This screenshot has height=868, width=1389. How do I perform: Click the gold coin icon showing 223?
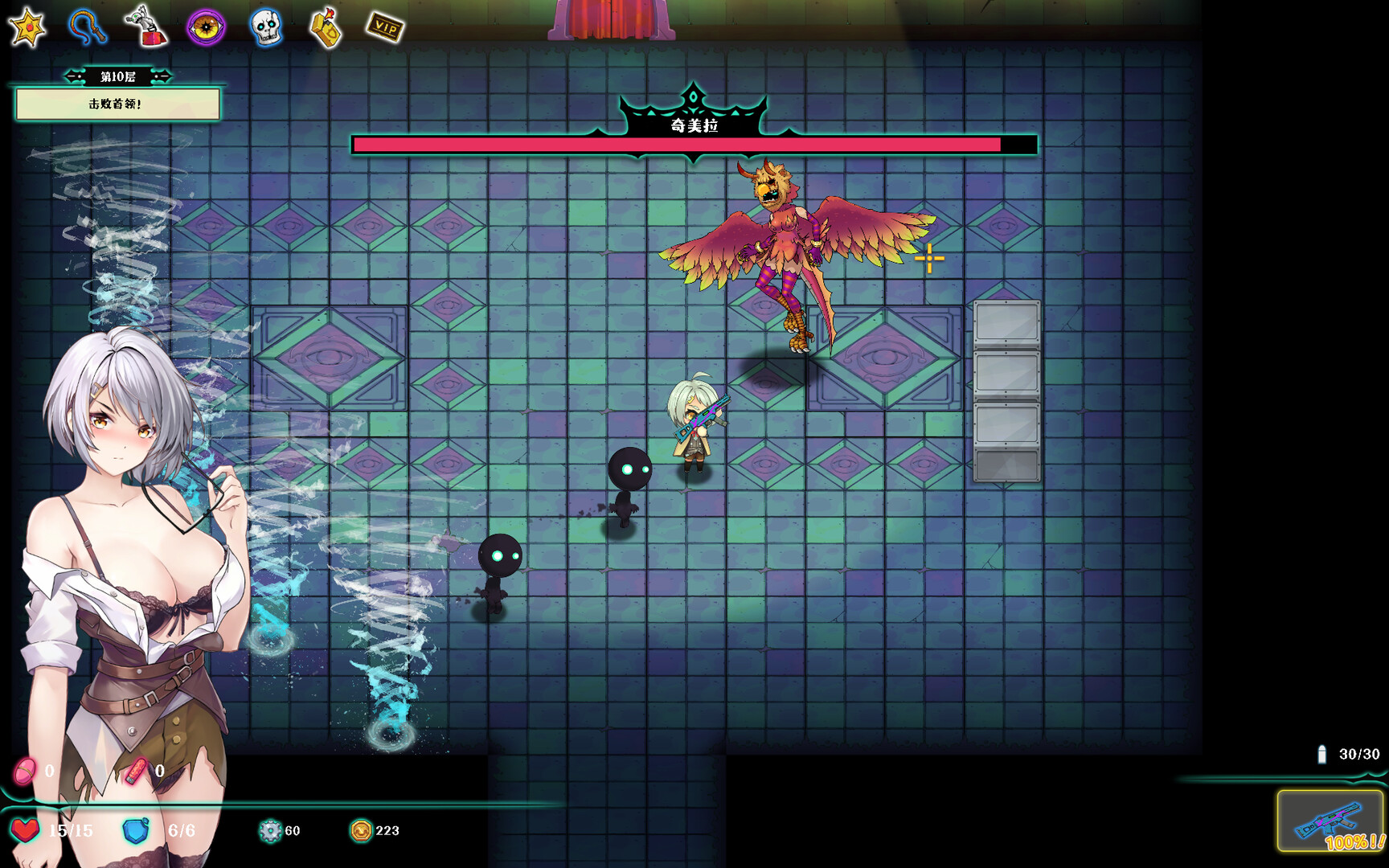361,831
